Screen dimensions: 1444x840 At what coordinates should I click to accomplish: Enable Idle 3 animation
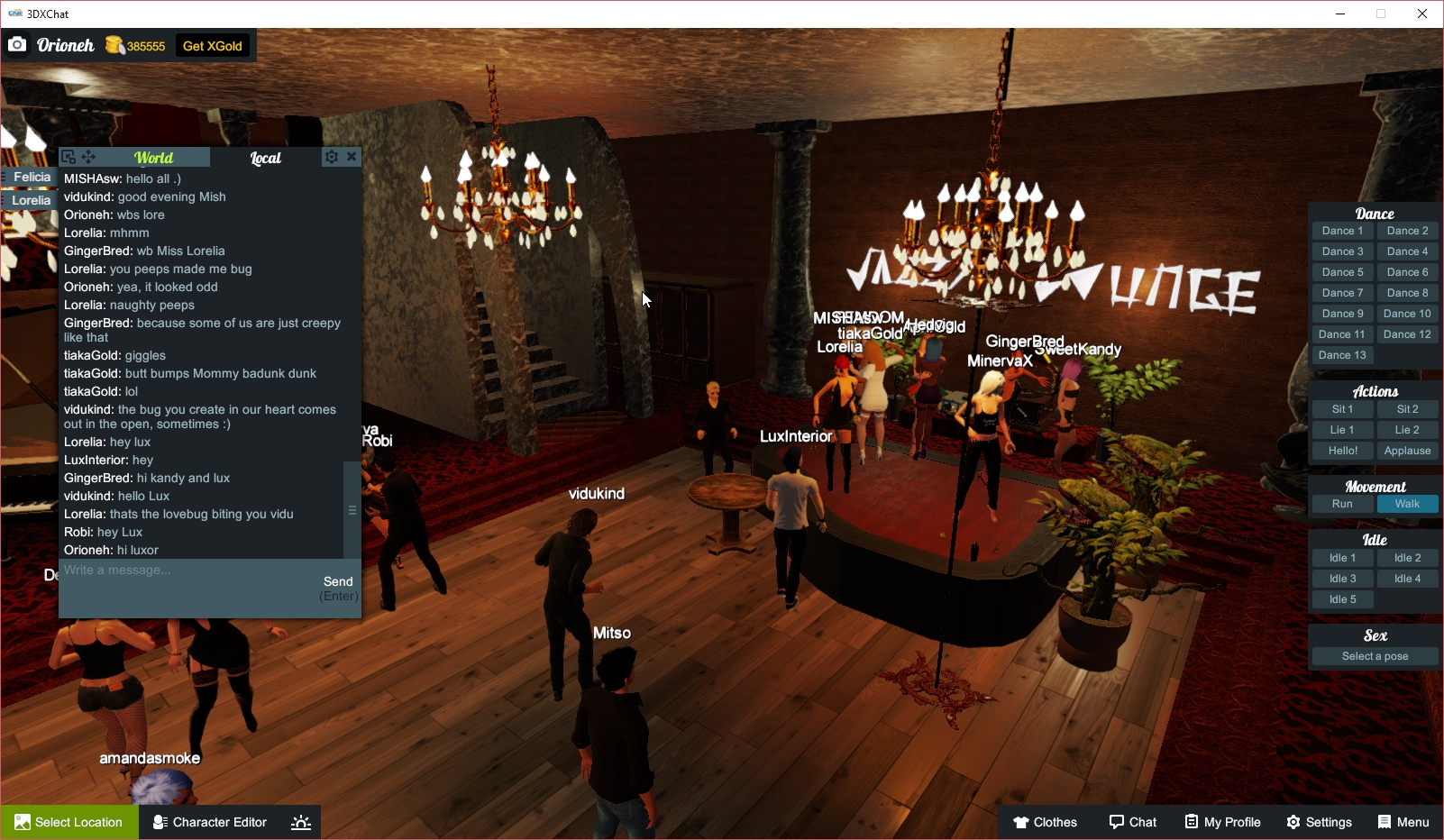point(1342,578)
